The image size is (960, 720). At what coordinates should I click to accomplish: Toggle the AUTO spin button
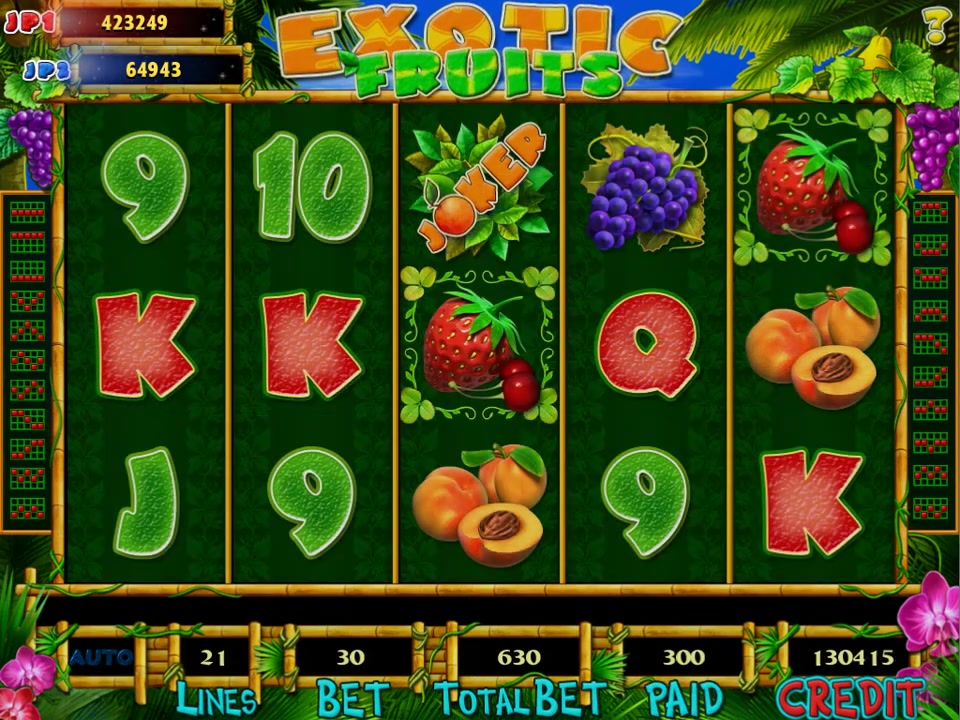tap(101, 657)
